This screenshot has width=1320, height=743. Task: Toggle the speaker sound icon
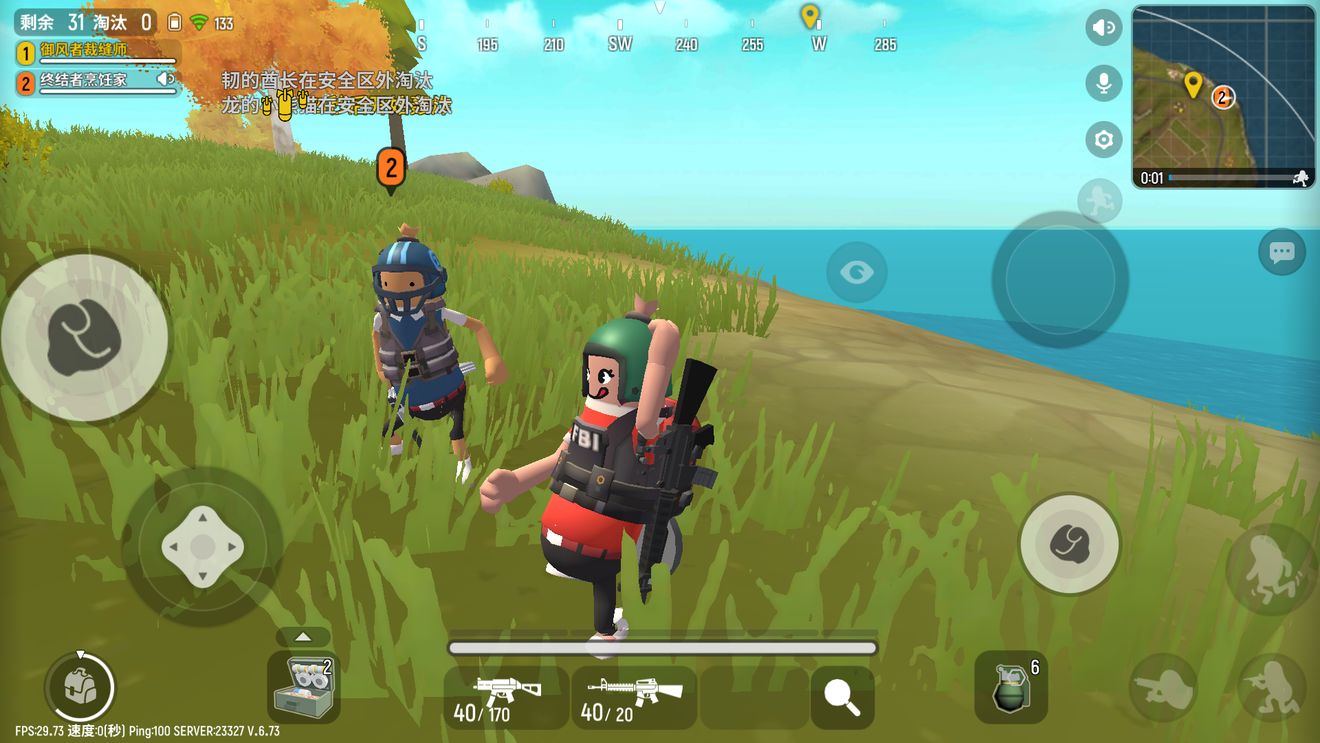click(1103, 28)
